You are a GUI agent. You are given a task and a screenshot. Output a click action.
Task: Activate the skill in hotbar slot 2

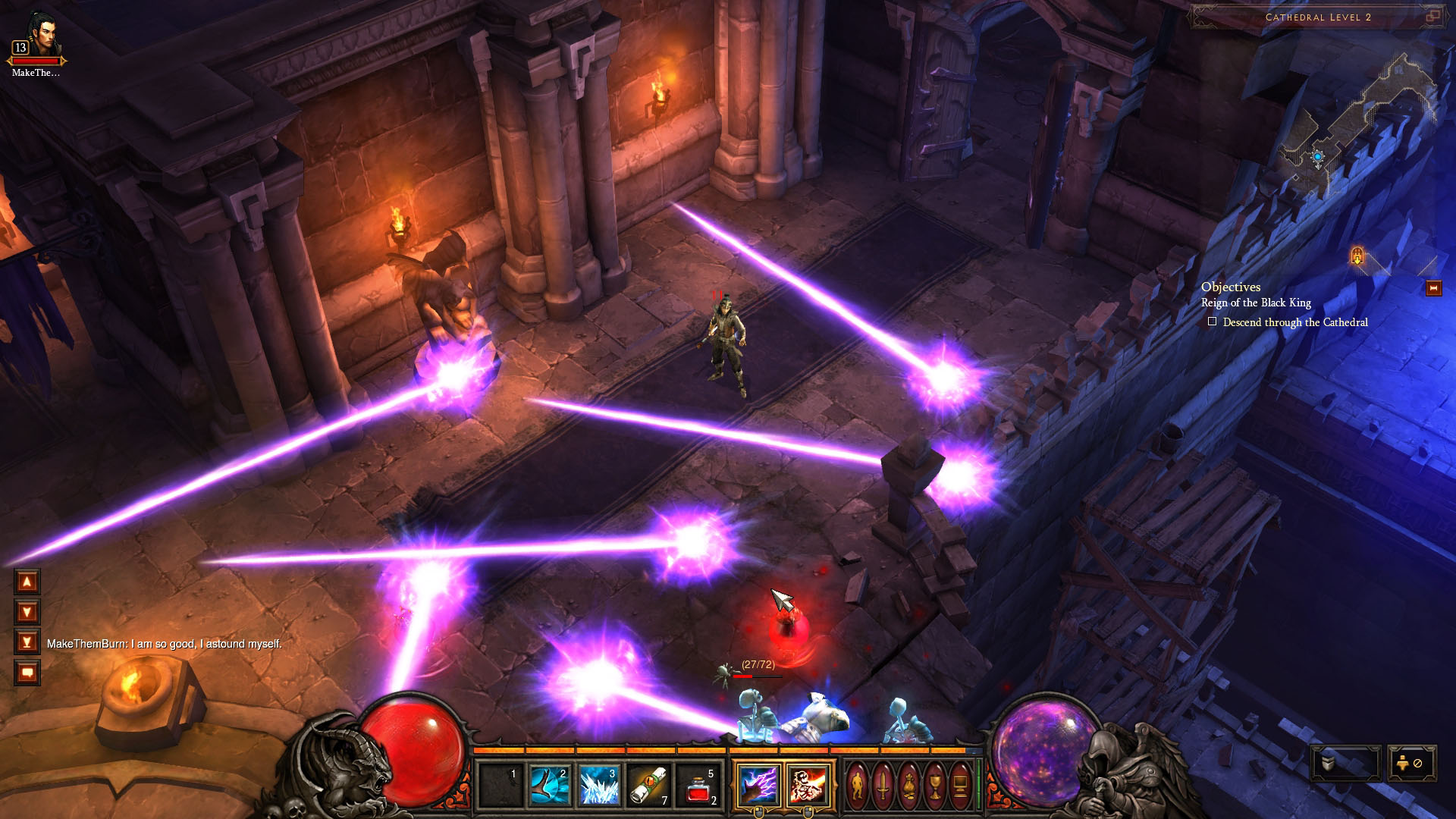point(549,786)
